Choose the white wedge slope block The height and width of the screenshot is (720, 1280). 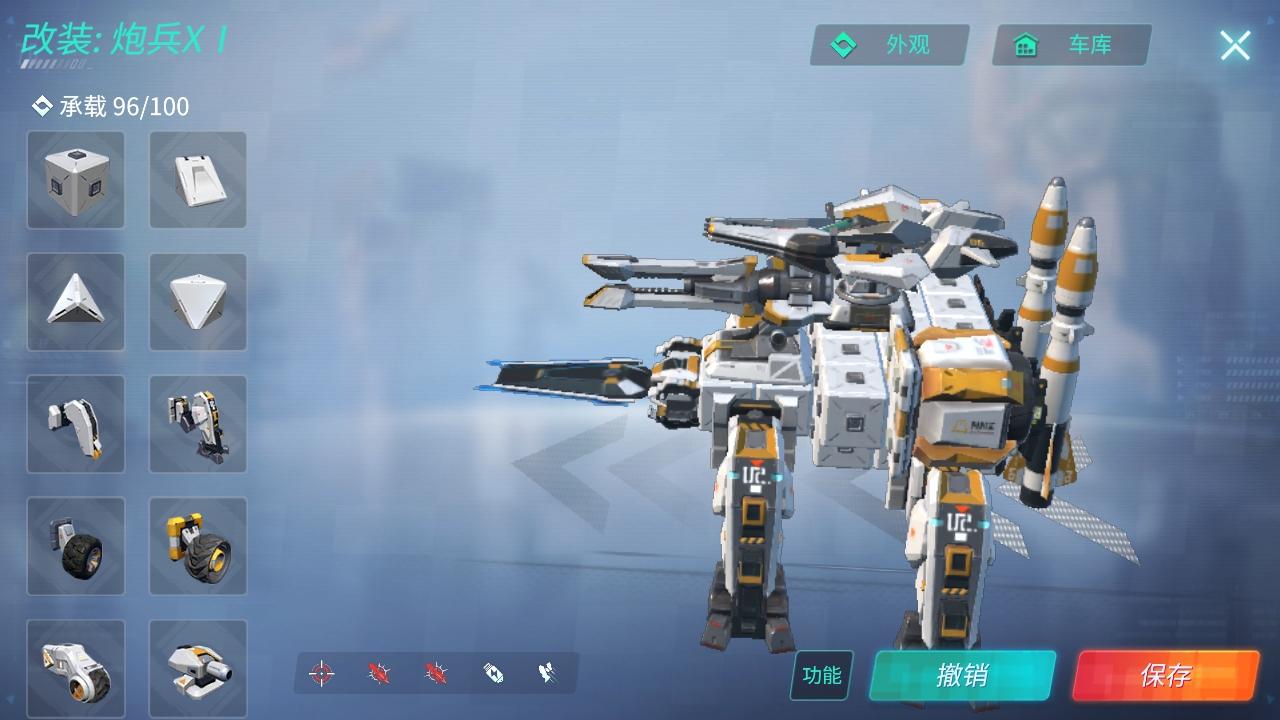point(198,180)
